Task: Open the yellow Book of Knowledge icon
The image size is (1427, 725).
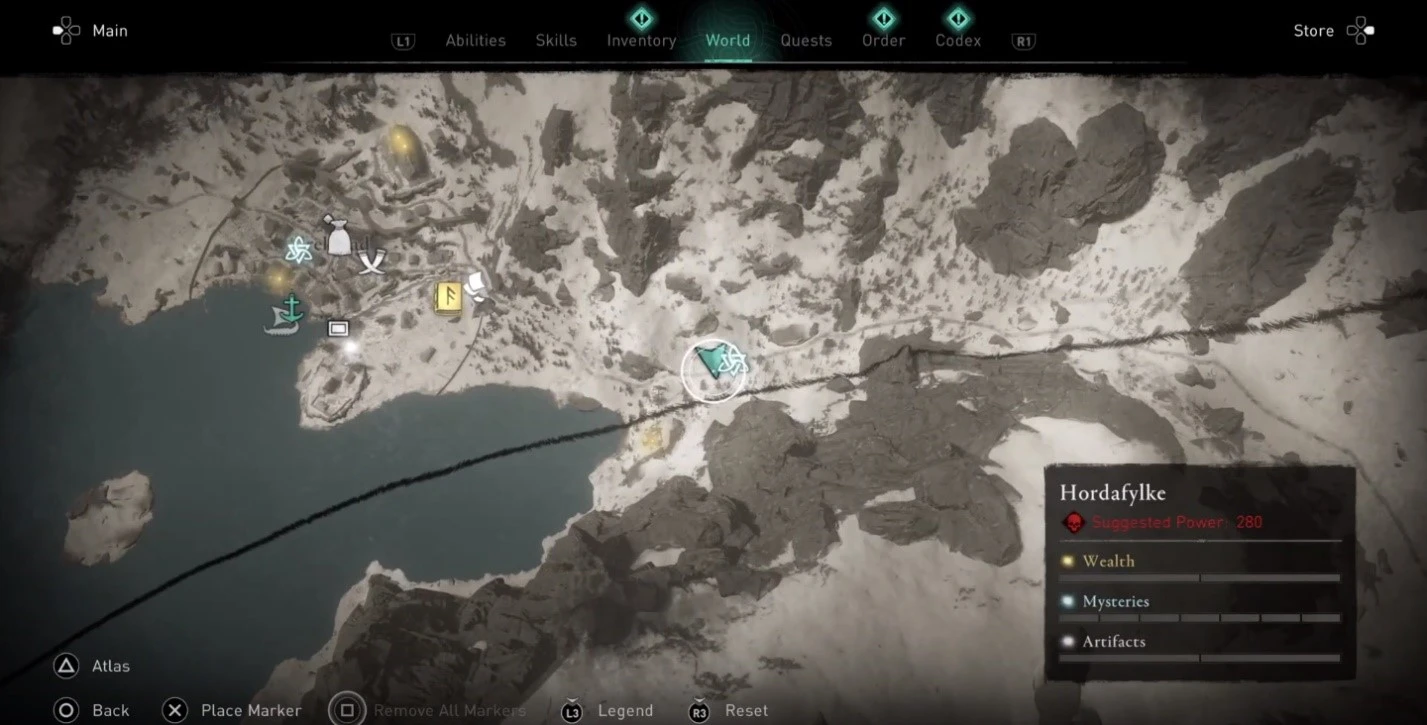Action: tap(448, 298)
